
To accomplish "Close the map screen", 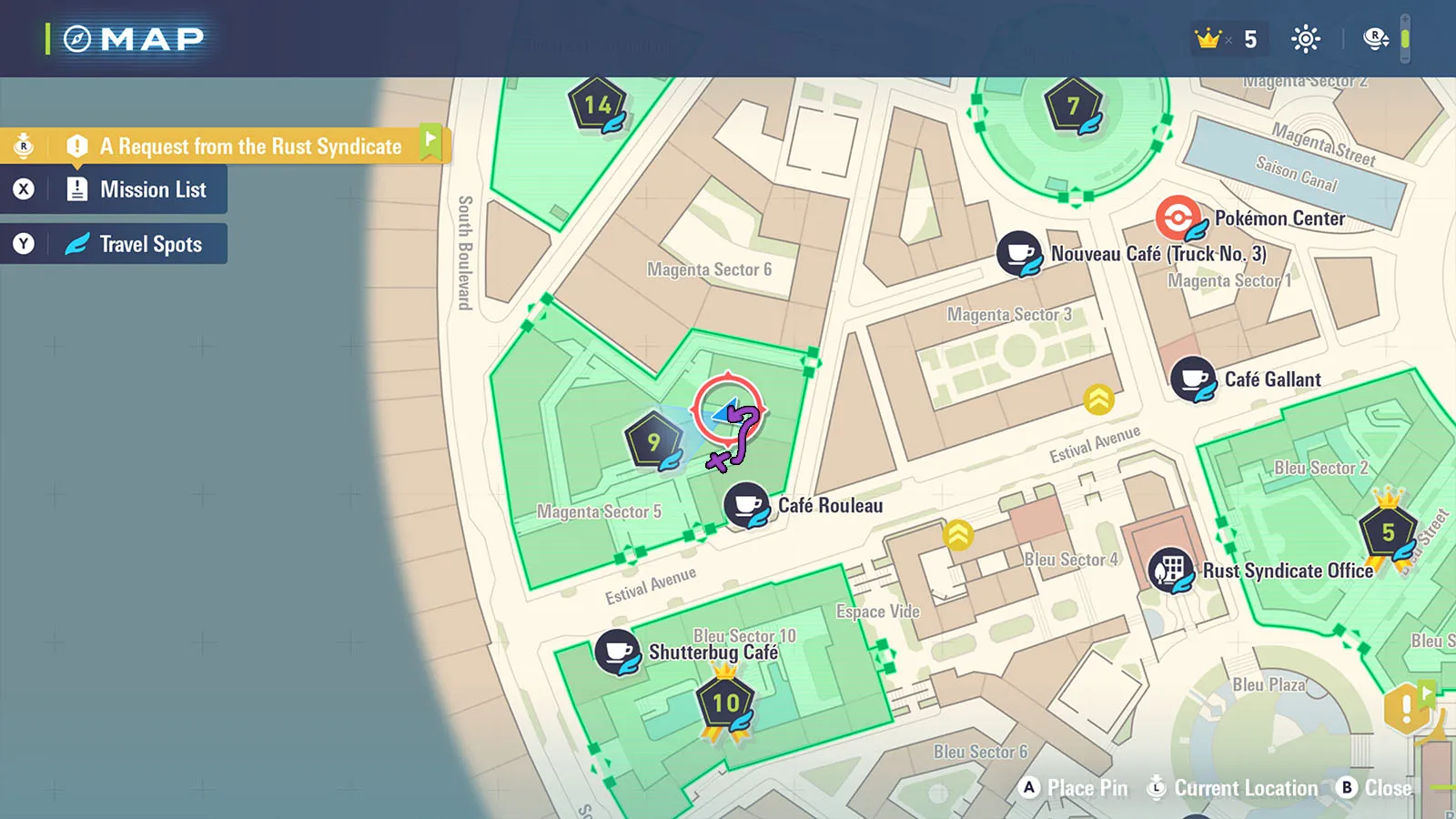I will (1374, 788).
